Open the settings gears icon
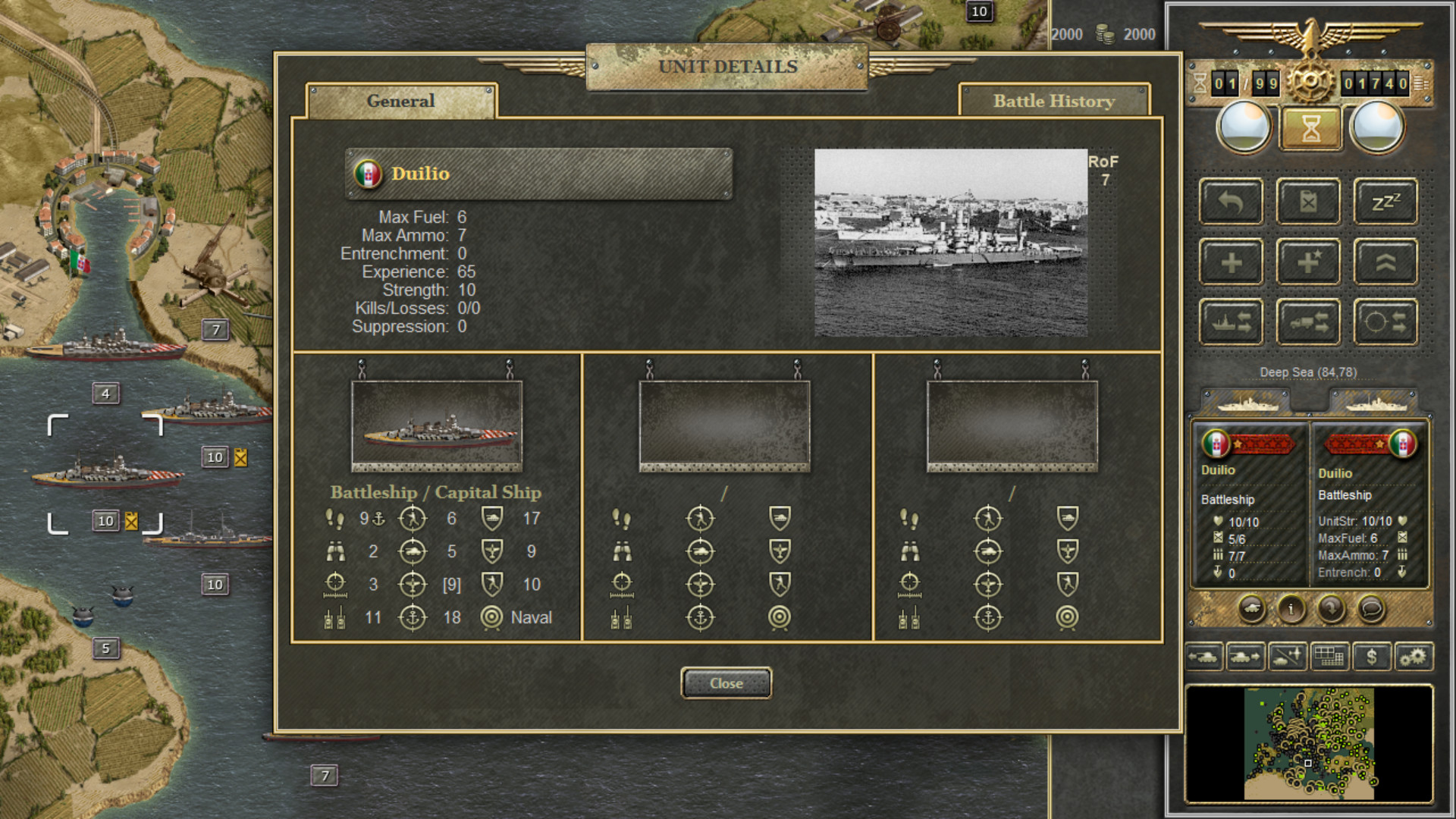 point(1415,657)
